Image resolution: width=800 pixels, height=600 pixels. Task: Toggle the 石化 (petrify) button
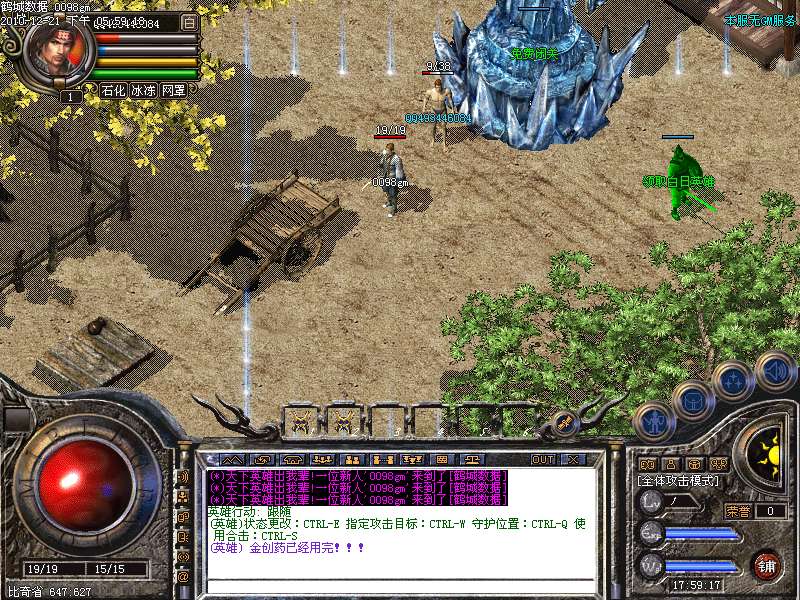pyautogui.click(x=113, y=90)
